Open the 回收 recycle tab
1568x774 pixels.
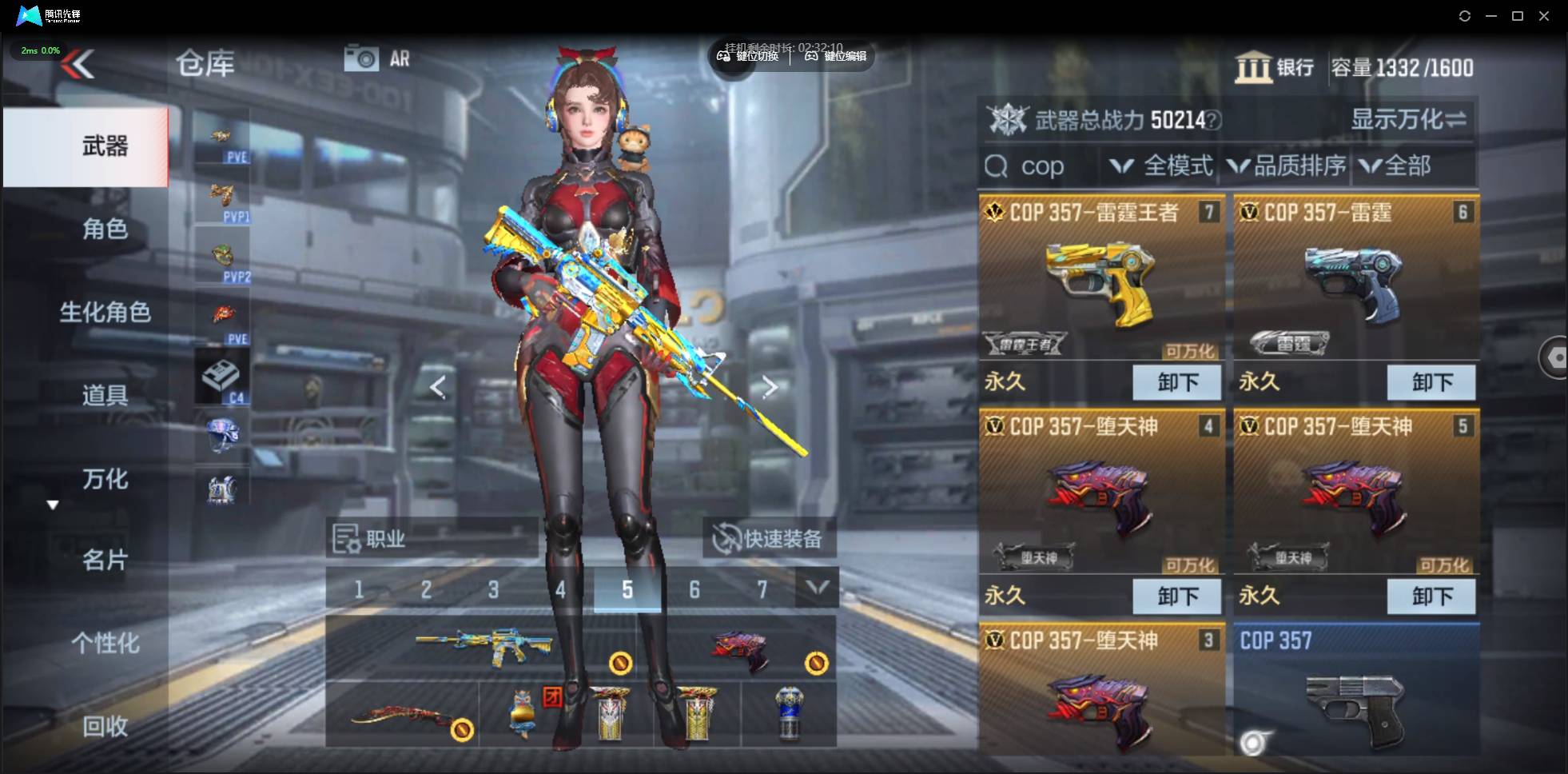click(x=105, y=726)
